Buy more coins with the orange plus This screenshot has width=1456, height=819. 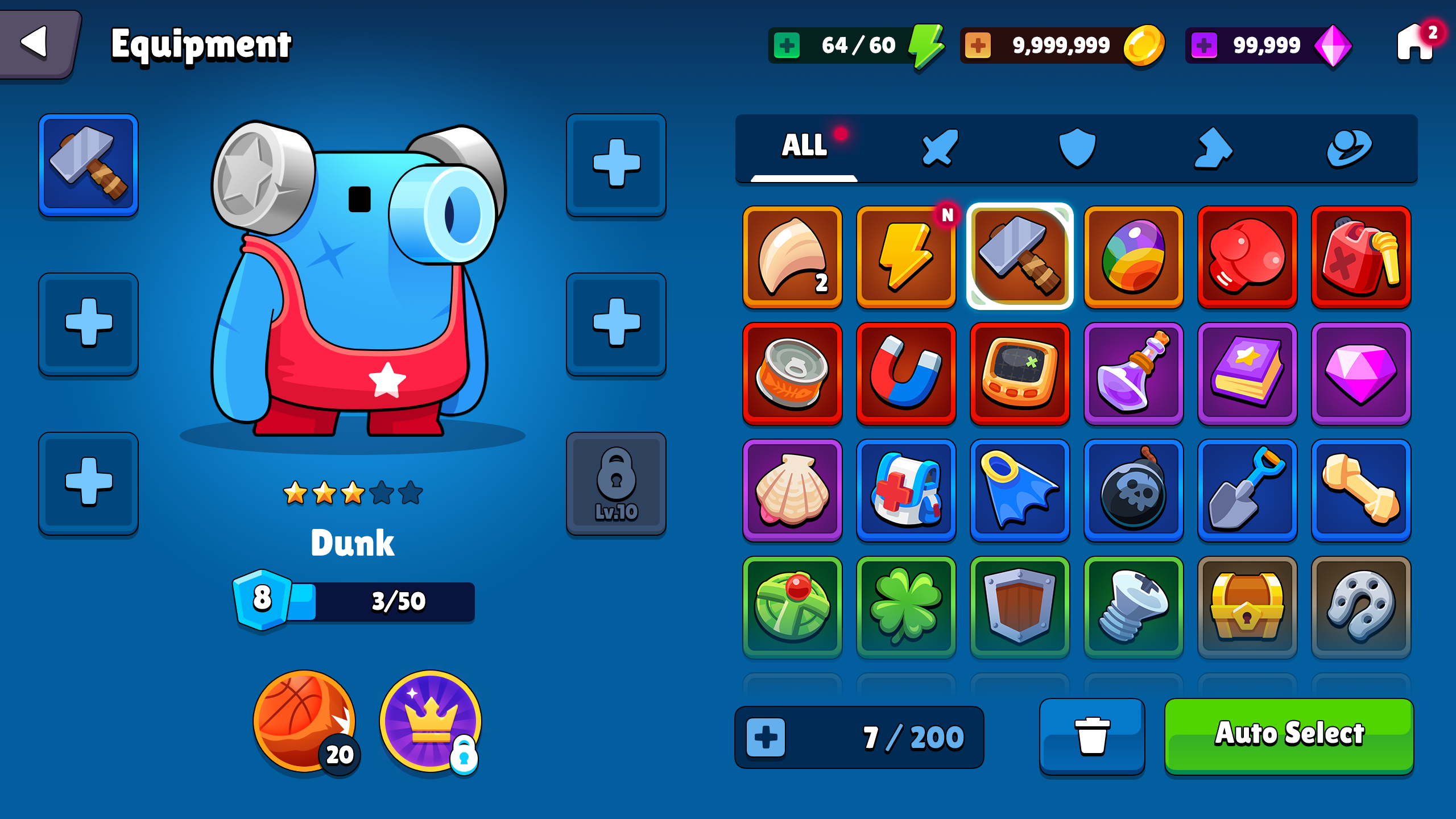(978, 45)
